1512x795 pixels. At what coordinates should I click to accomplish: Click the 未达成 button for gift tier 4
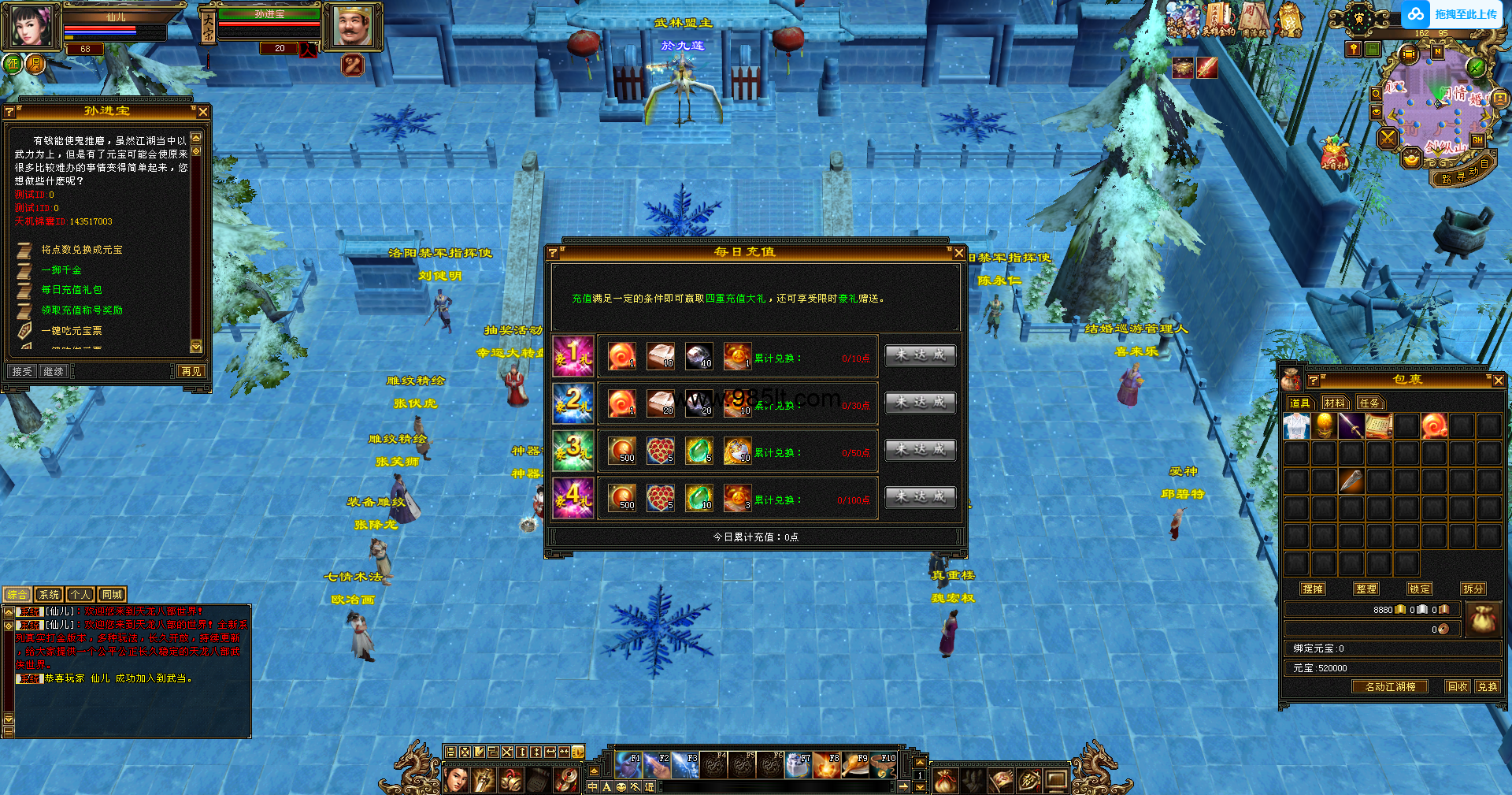pyautogui.click(x=920, y=497)
